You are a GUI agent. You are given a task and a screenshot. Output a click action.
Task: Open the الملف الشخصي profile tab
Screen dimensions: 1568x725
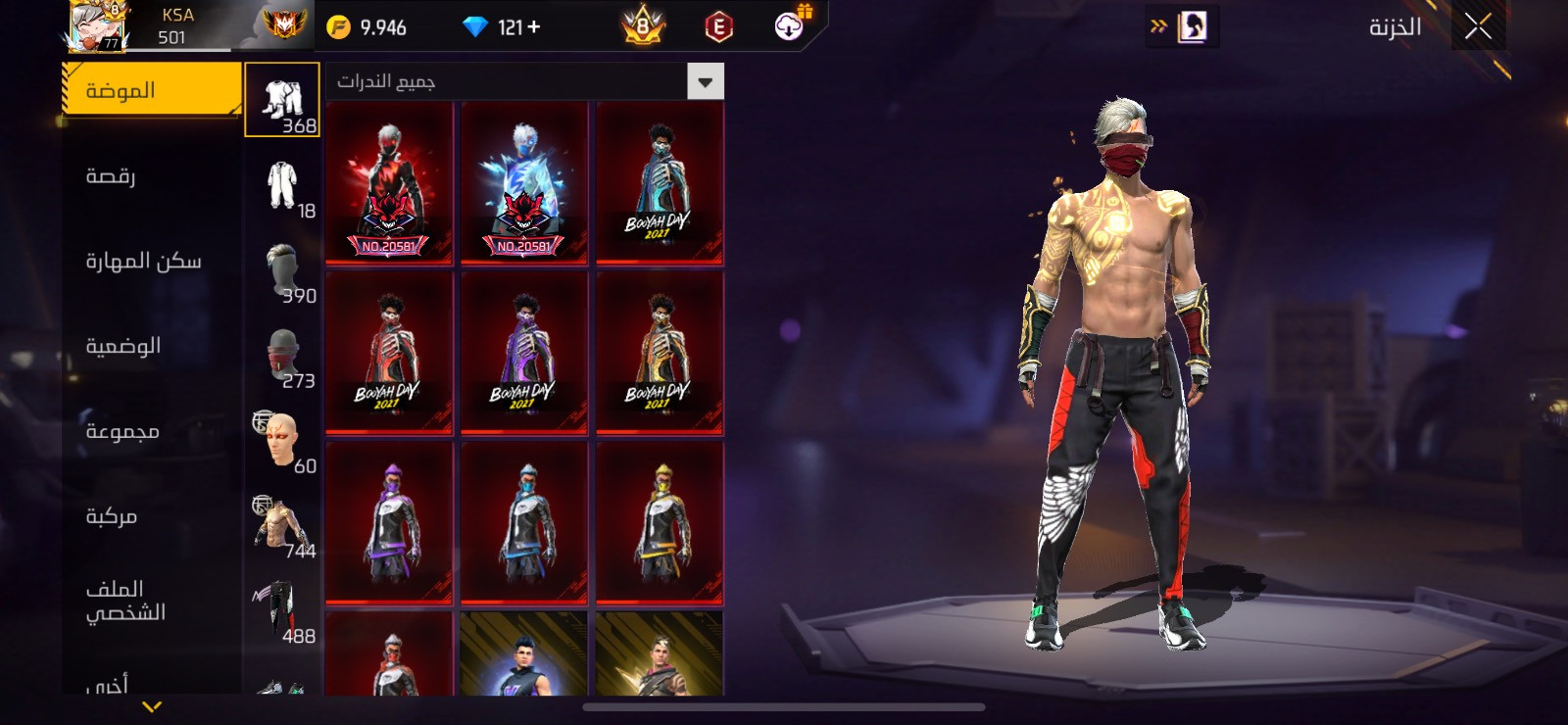pos(151,601)
